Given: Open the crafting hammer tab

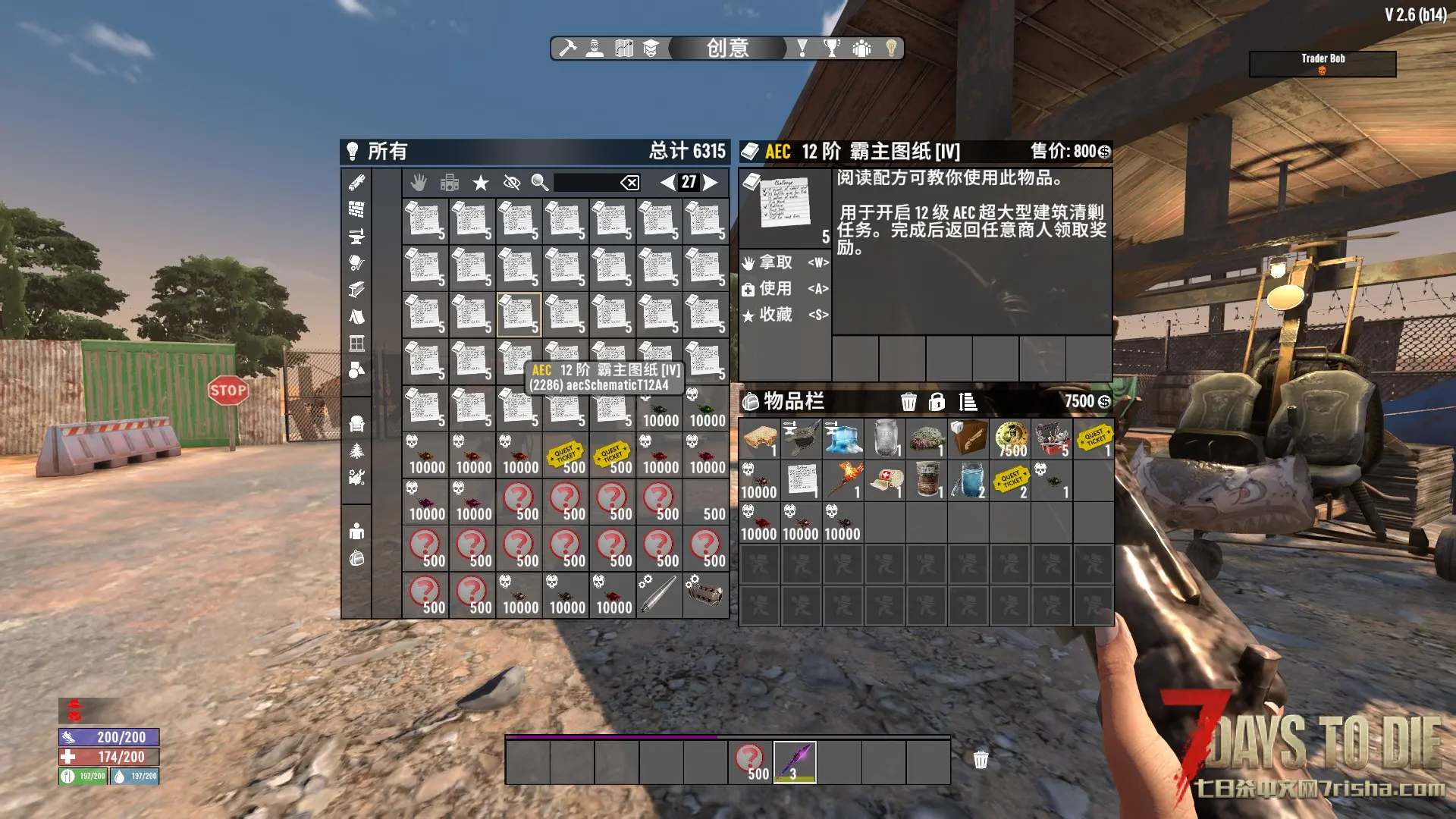Looking at the screenshot, I should [567, 49].
